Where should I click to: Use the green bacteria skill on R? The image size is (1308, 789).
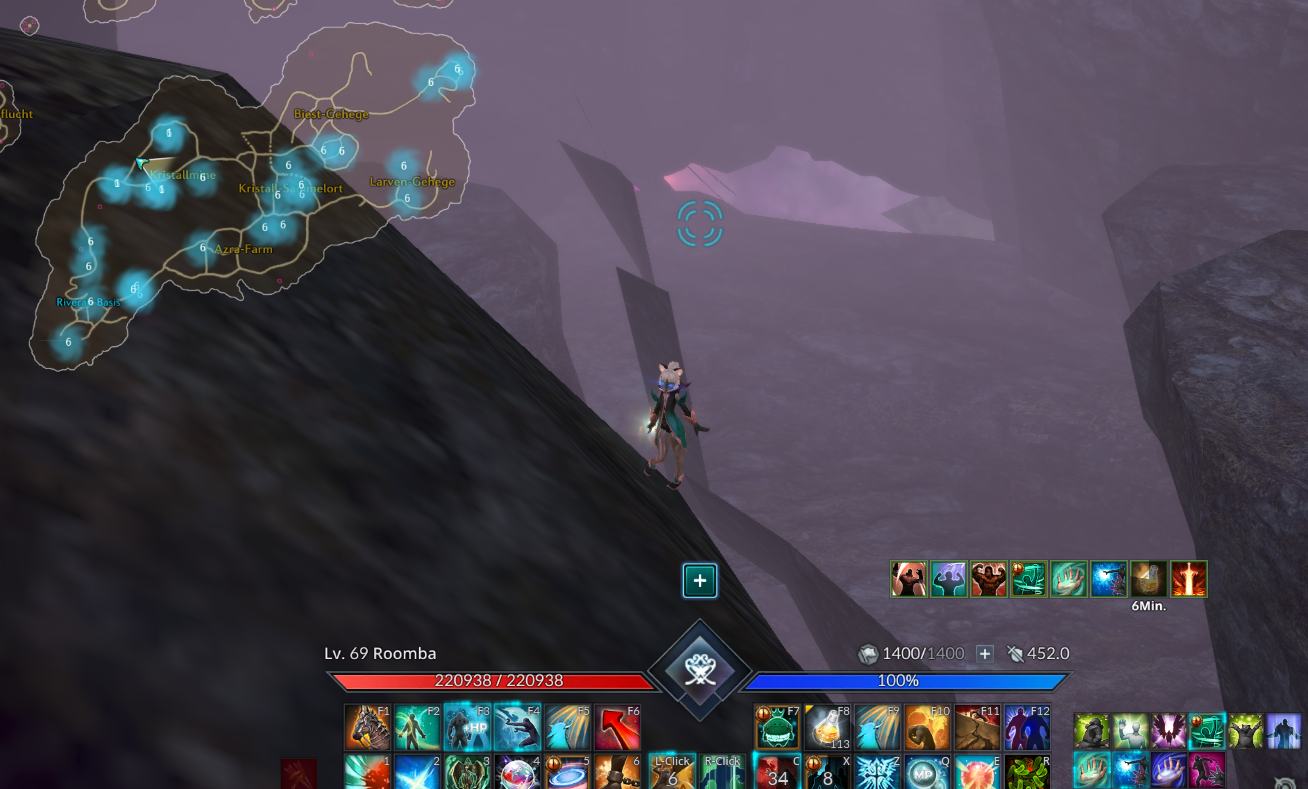(1028, 773)
